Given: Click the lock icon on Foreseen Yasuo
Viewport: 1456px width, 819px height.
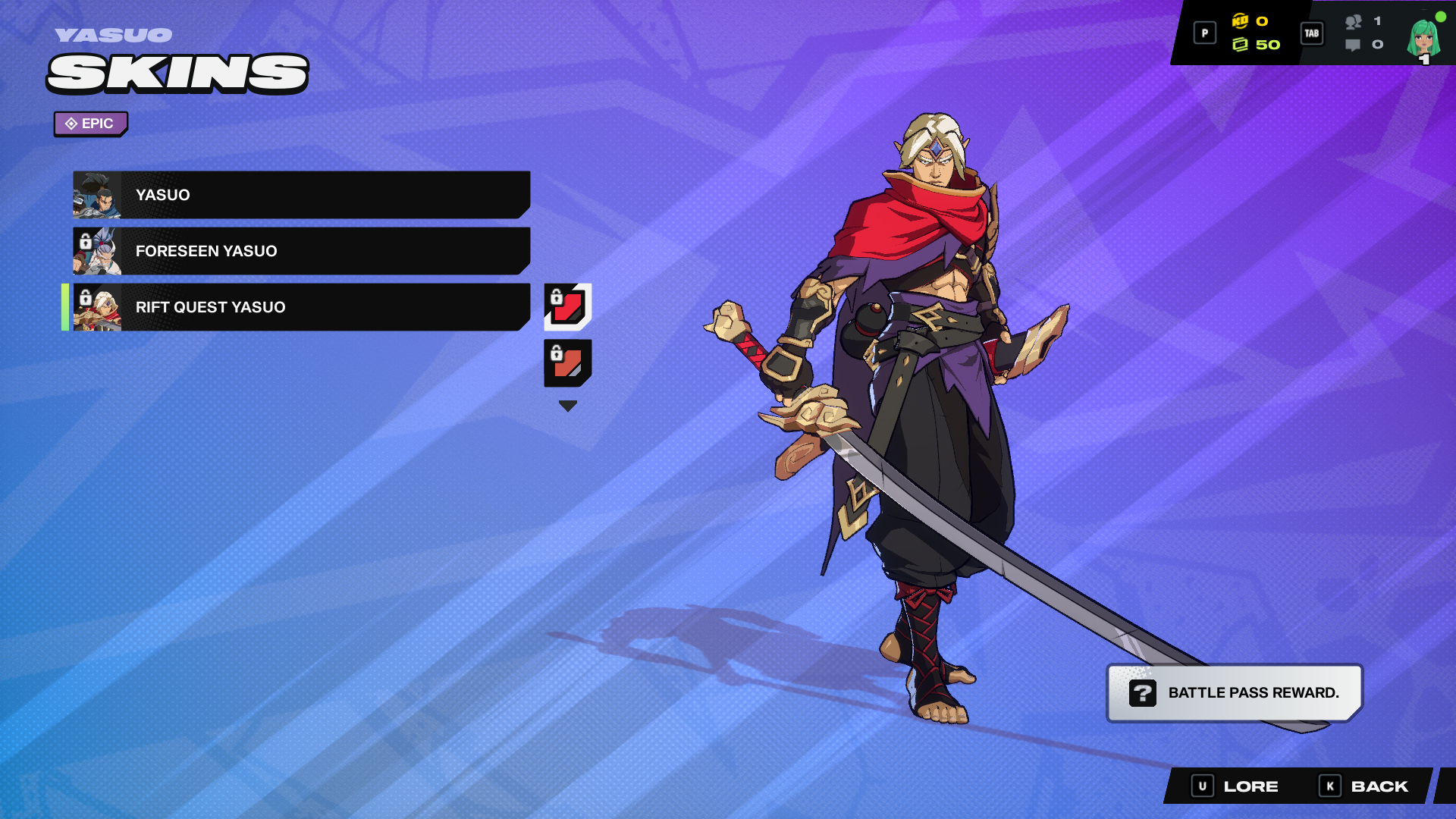Looking at the screenshot, I should (x=85, y=240).
